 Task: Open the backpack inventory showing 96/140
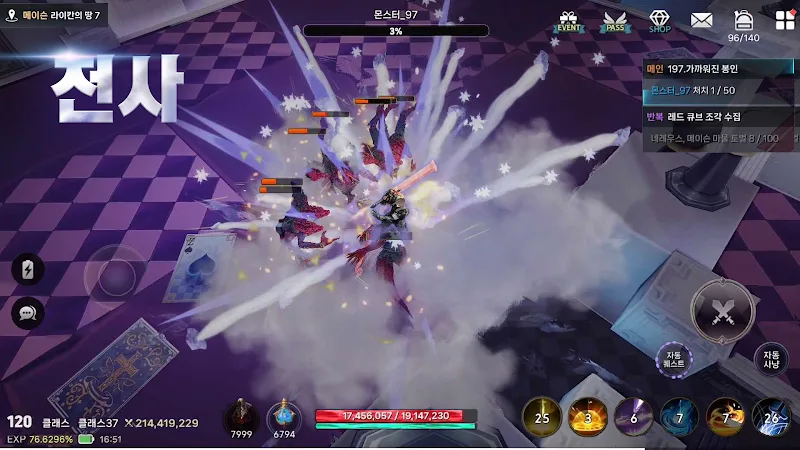[743, 21]
